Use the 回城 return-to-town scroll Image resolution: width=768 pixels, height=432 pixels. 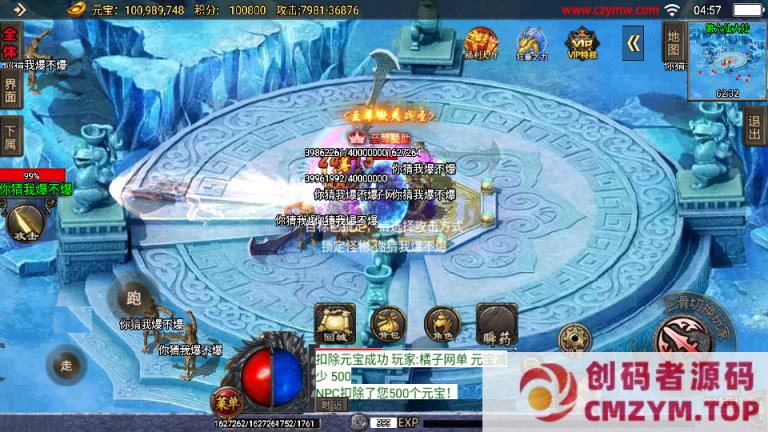pos(333,322)
